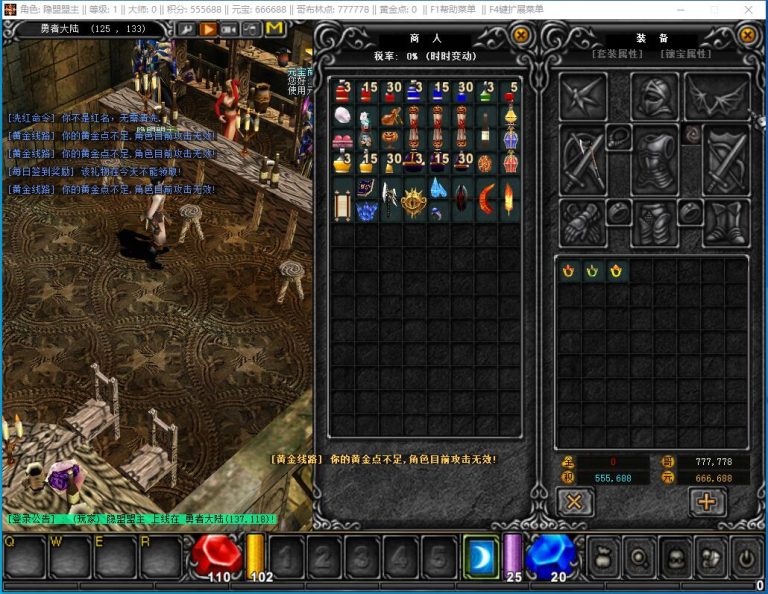Click the power button on bottom bar
The image size is (768, 594).
(x=747, y=556)
